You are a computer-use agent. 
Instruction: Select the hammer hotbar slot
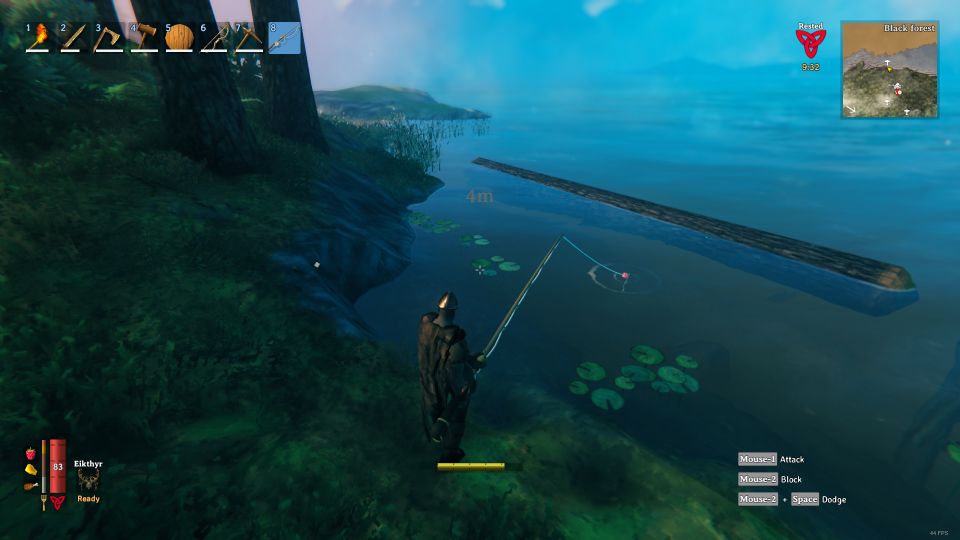[x=145, y=37]
